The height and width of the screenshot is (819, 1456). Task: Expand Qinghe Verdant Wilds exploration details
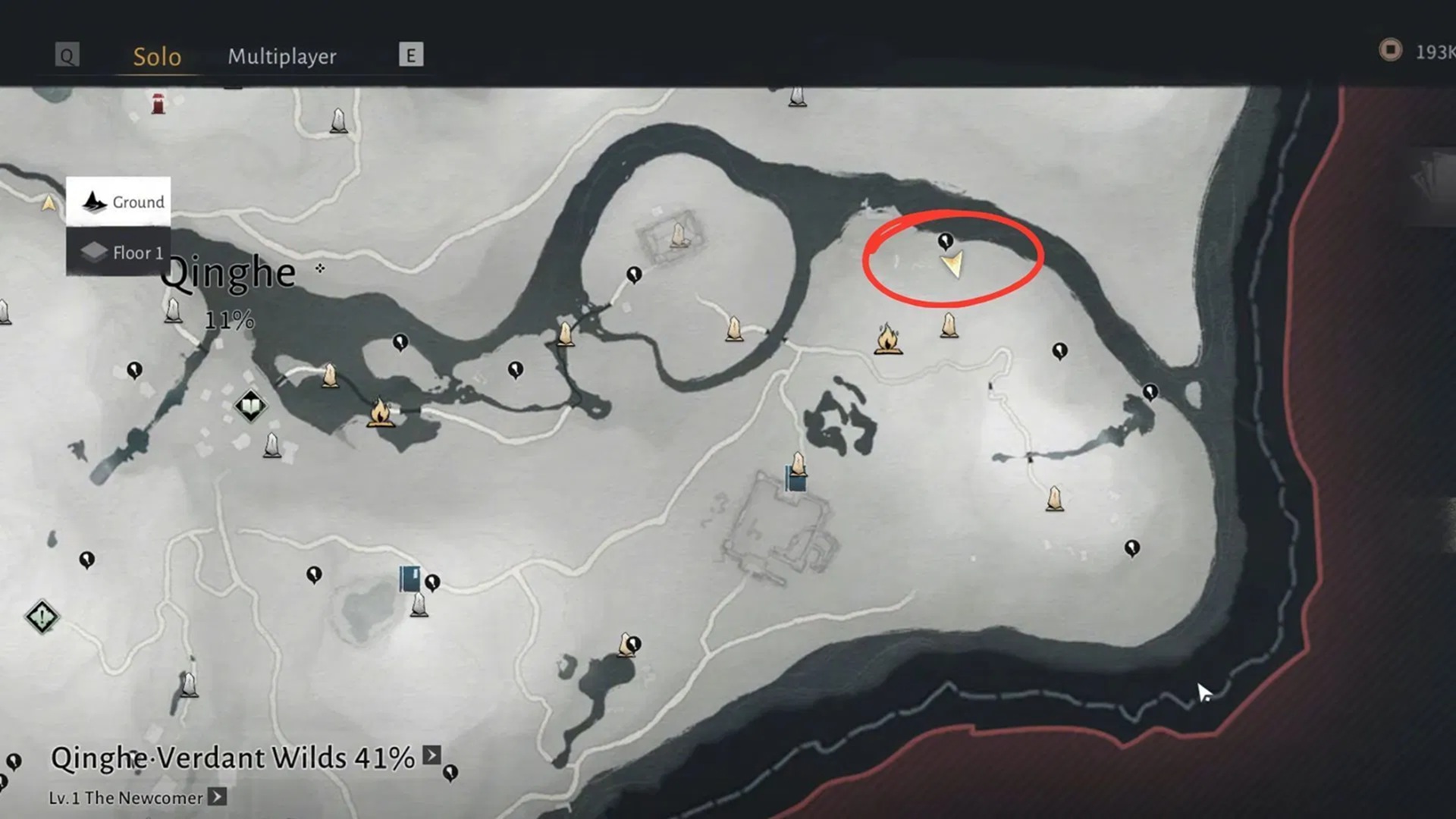(x=431, y=755)
